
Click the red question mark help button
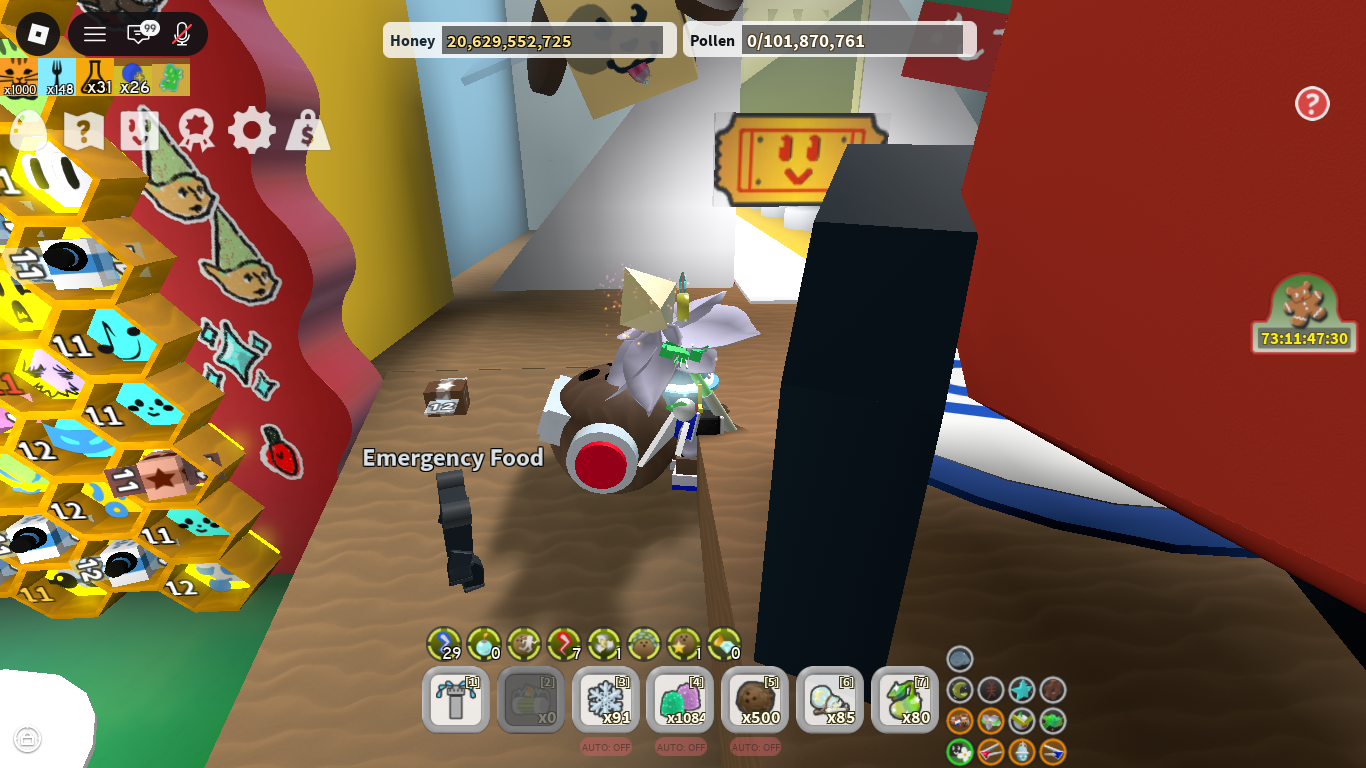coord(1313,103)
